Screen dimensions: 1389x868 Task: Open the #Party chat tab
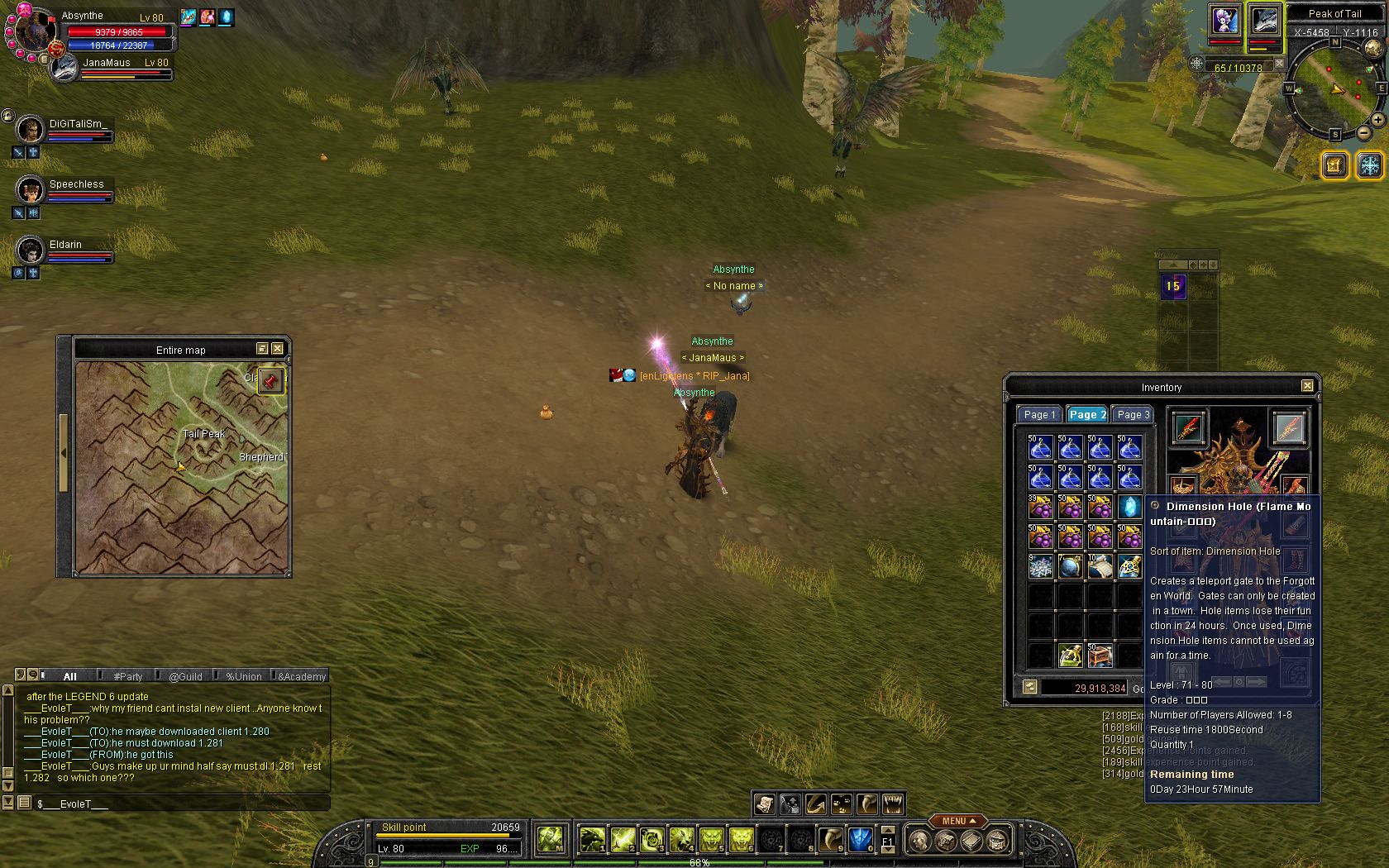(x=128, y=676)
